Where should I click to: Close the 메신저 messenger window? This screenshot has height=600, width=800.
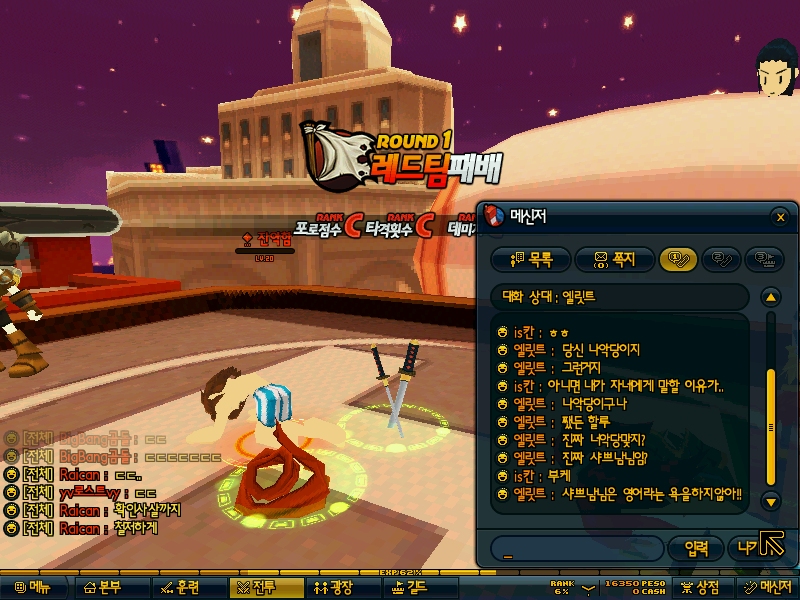pos(781,217)
